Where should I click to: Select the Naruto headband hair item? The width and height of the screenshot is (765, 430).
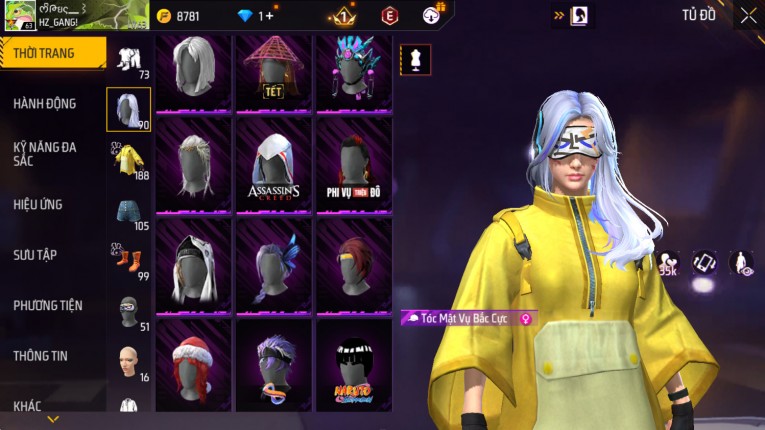(x=353, y=365)
